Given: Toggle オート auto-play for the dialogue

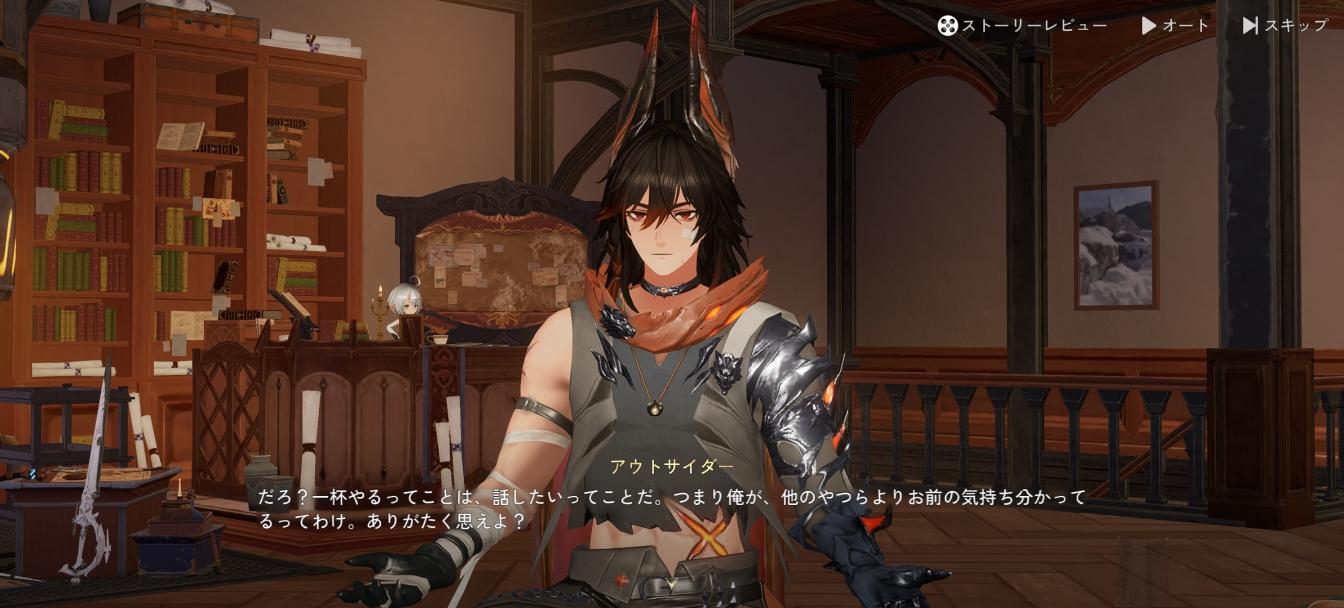Looking at the screenshot, I should point(1175,26).
